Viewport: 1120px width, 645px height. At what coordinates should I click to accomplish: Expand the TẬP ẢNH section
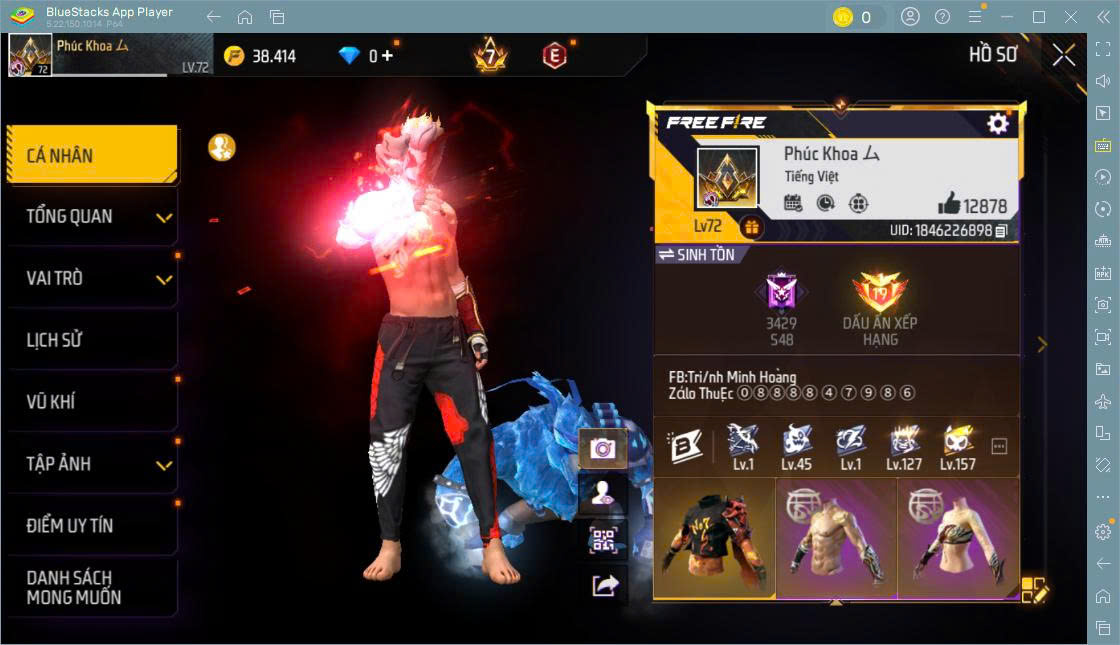pos(92,464)
